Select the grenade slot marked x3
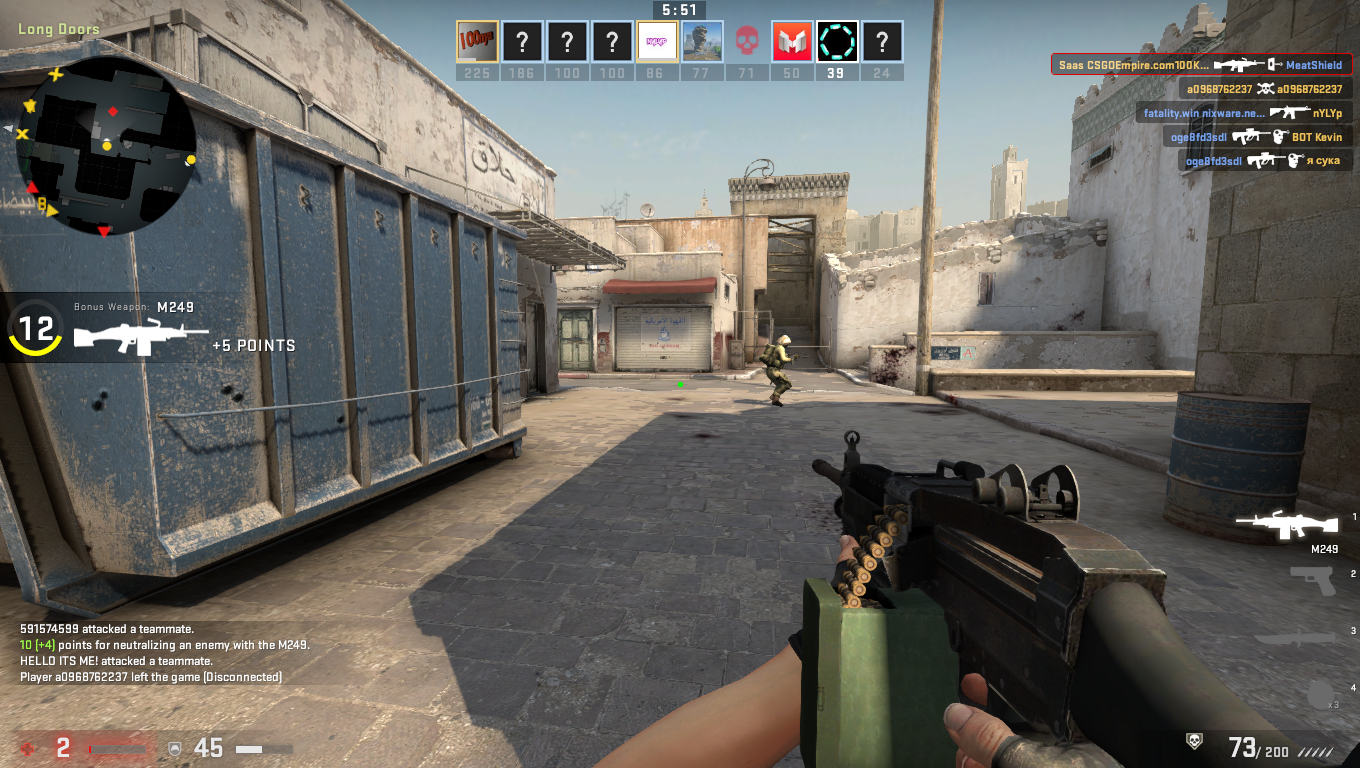This screenshot has width=1360, height=768. coord(1322,693)
